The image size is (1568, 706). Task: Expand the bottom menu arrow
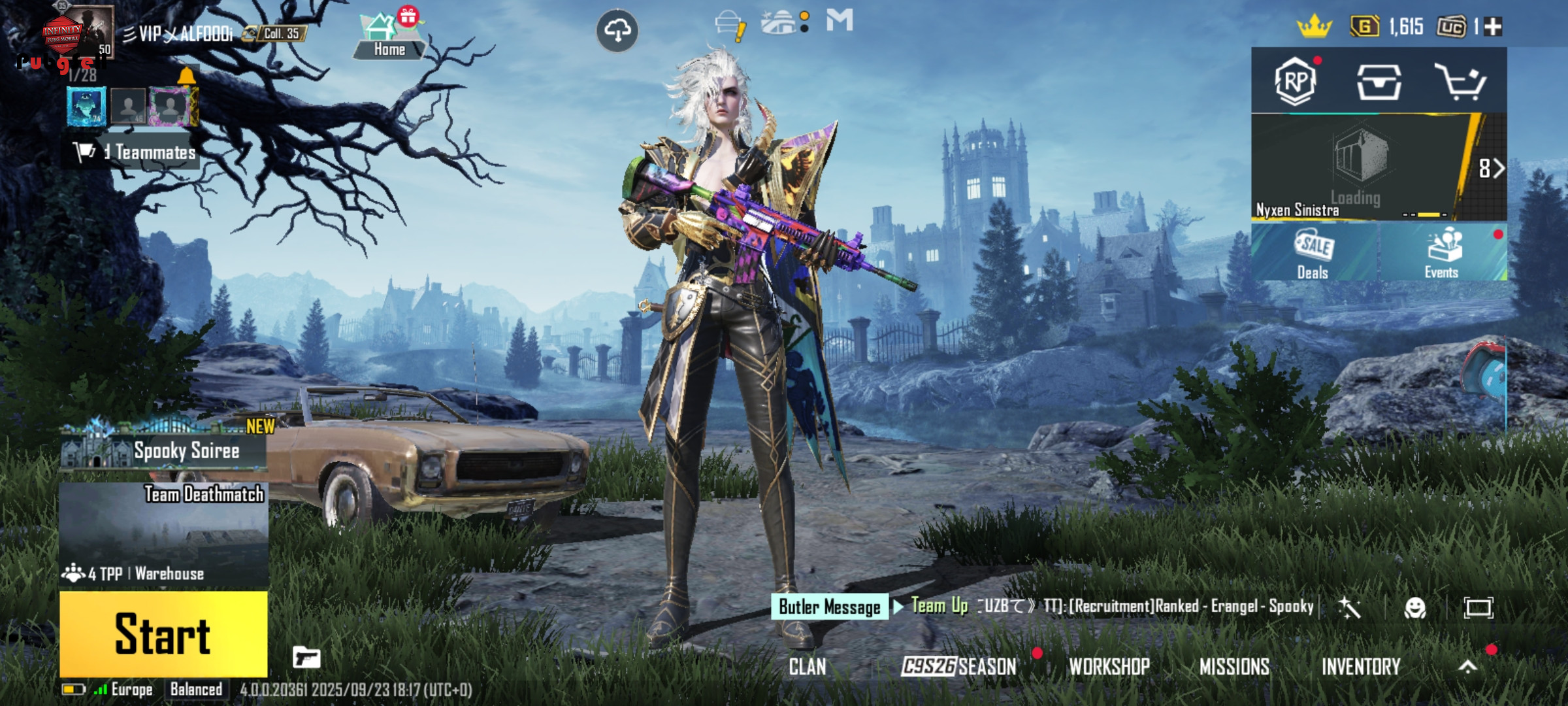[x=1468, y=667]
